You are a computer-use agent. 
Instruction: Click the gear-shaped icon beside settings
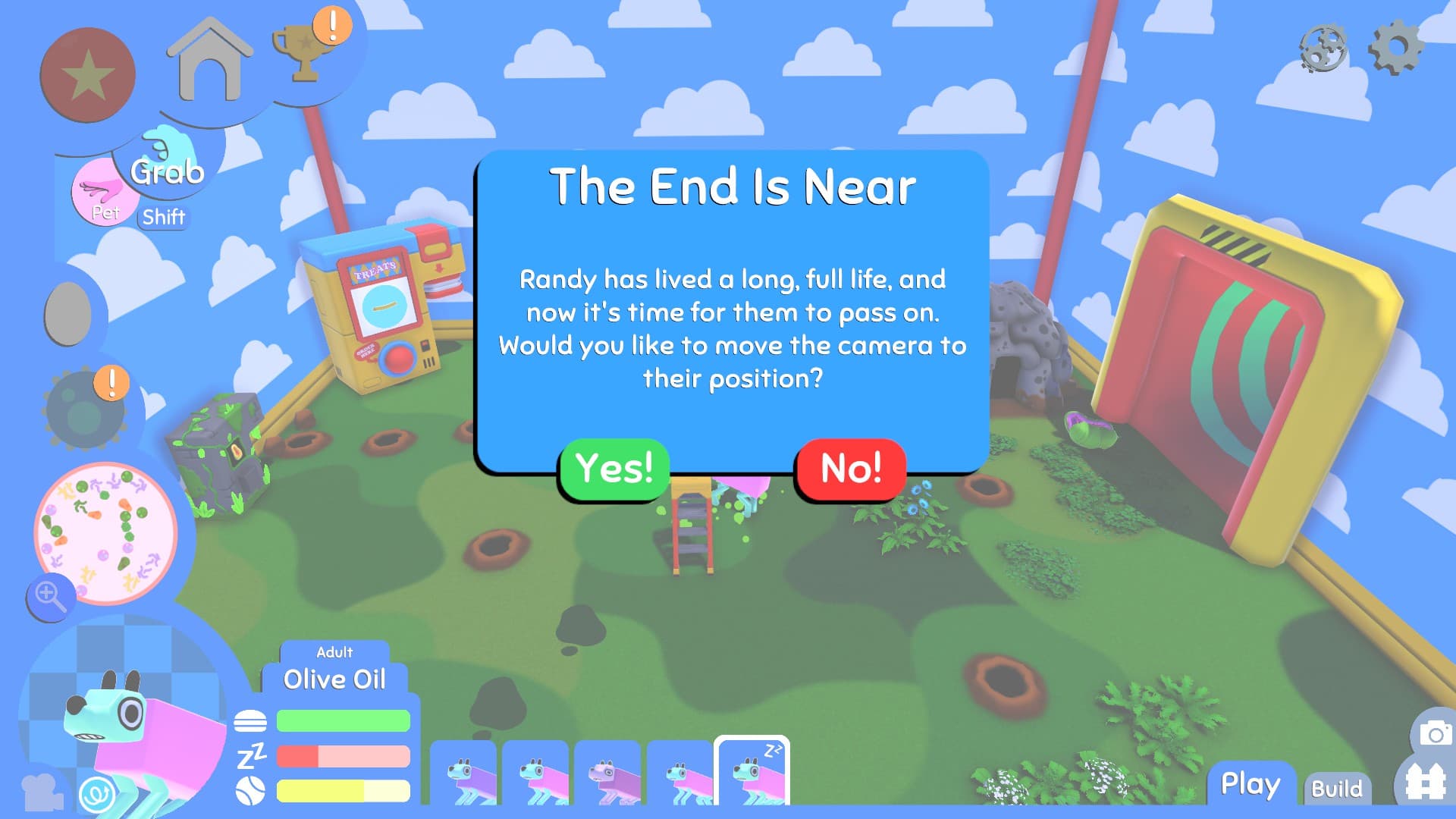point(1323,49)
